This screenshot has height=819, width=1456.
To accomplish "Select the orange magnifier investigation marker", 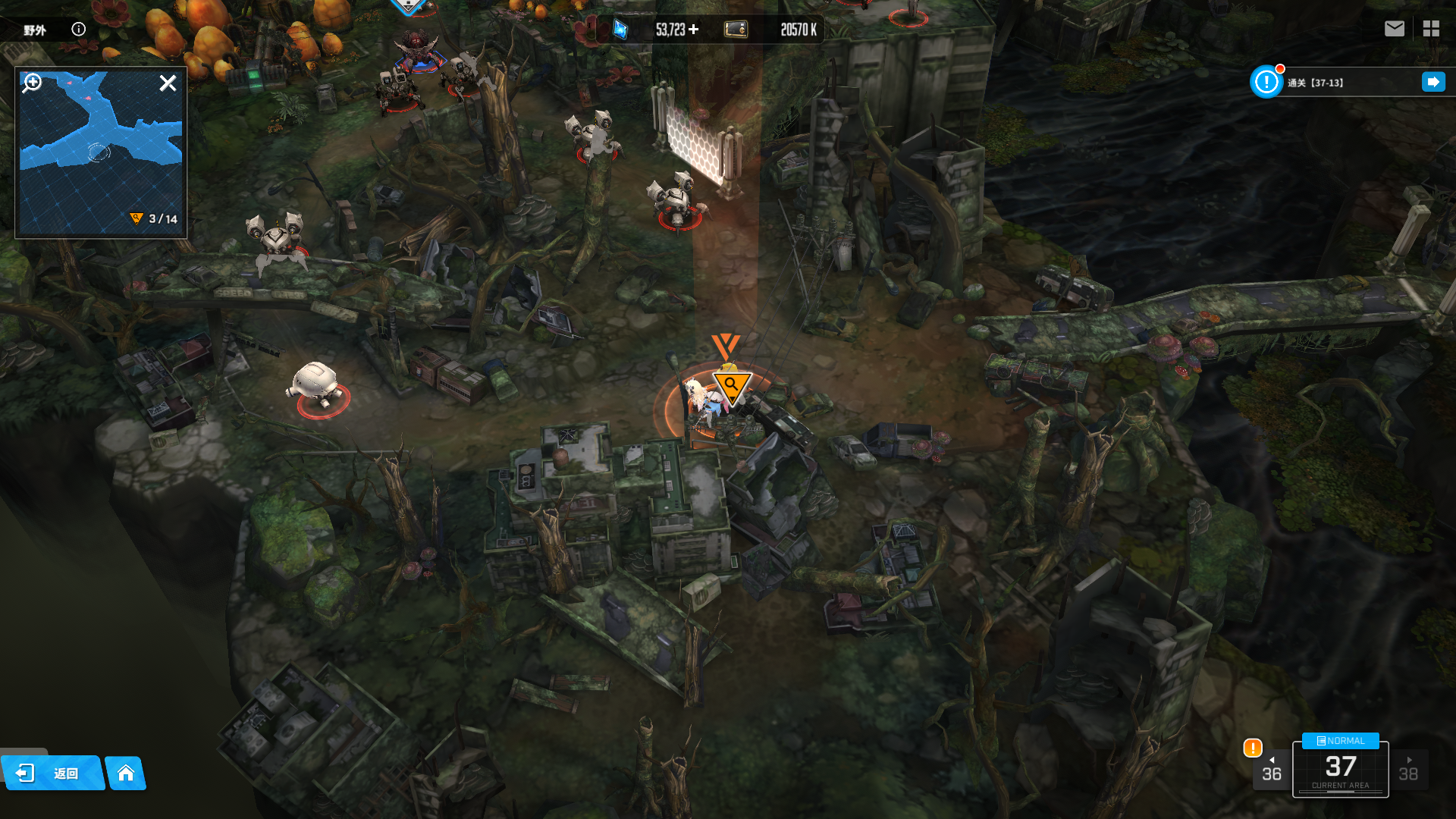I will point(731,386).
